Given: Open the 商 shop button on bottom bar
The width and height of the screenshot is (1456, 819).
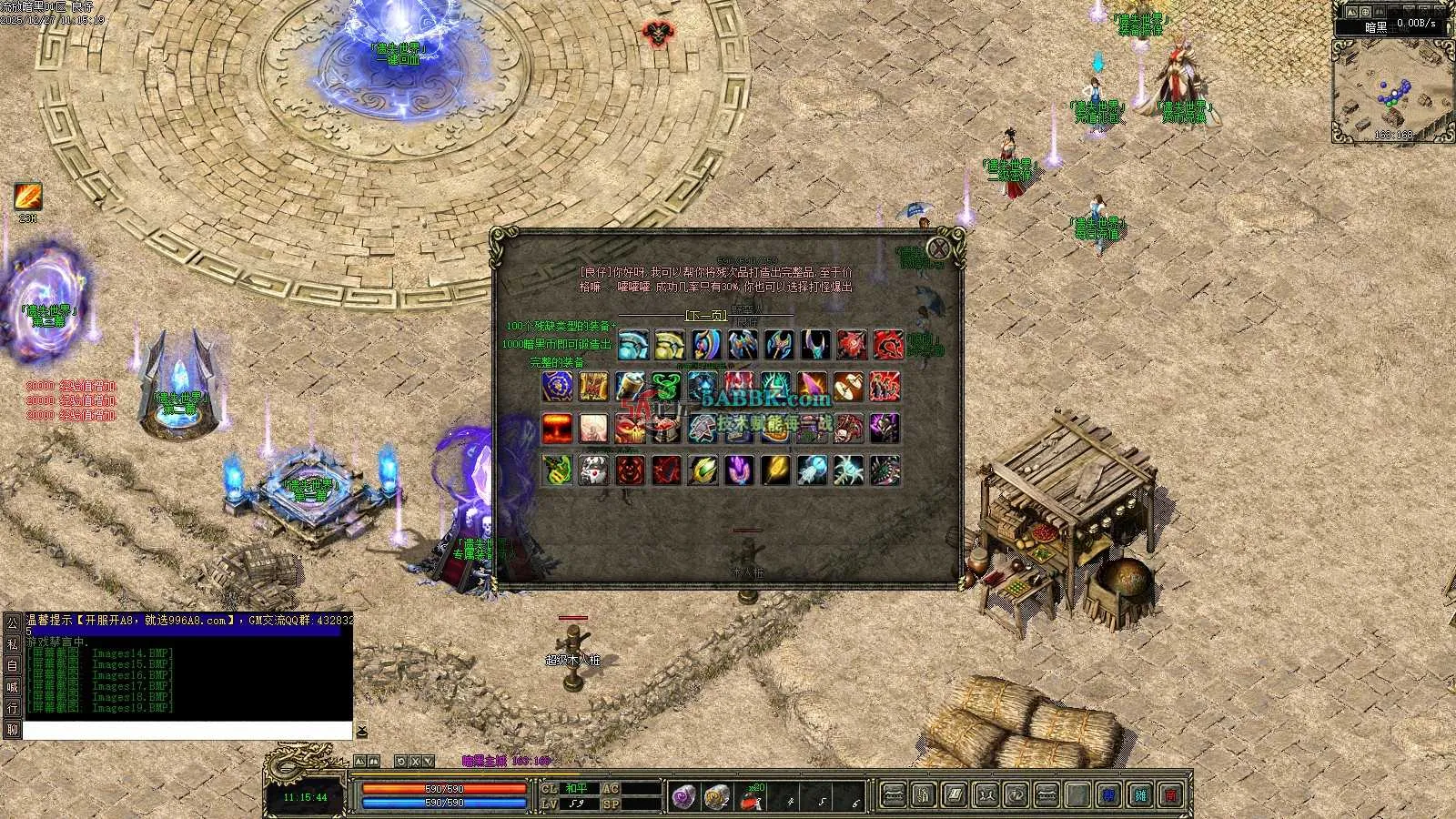Looking at the screenshot, I should click(x=1172, y=796).
